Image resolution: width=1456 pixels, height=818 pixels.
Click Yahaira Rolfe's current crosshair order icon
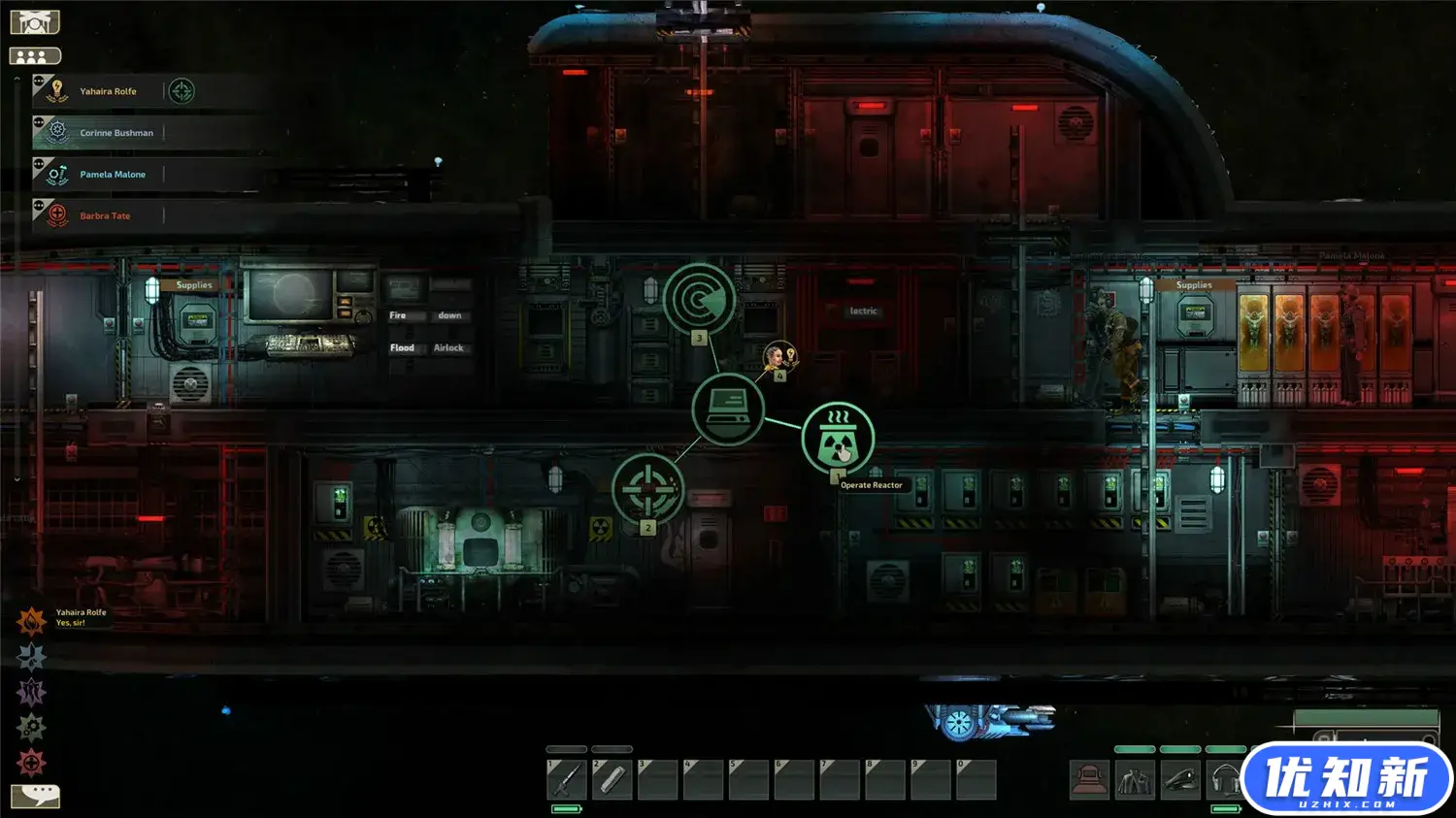pyautogui.click(x=182, y=91)
